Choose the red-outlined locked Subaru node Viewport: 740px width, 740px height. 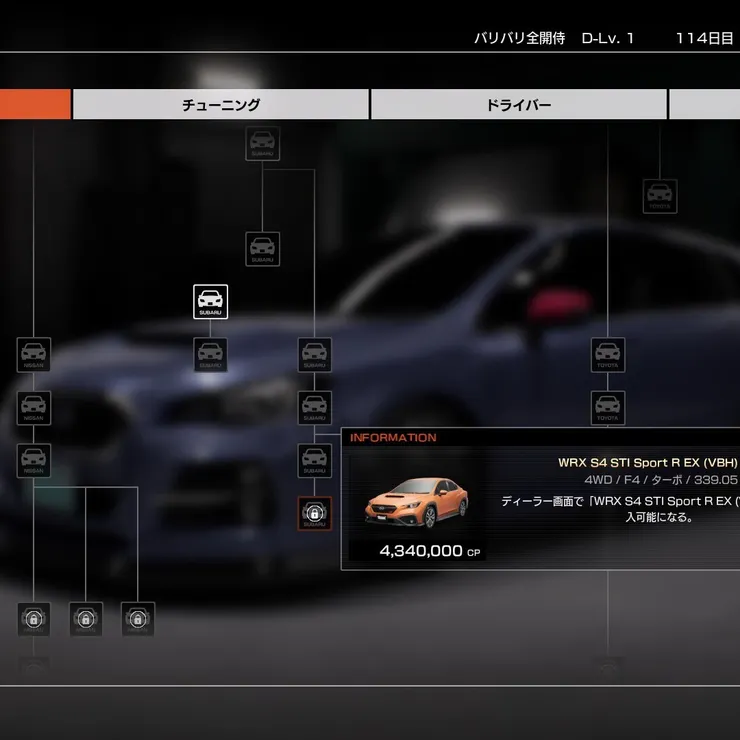(x=314, y=514)
